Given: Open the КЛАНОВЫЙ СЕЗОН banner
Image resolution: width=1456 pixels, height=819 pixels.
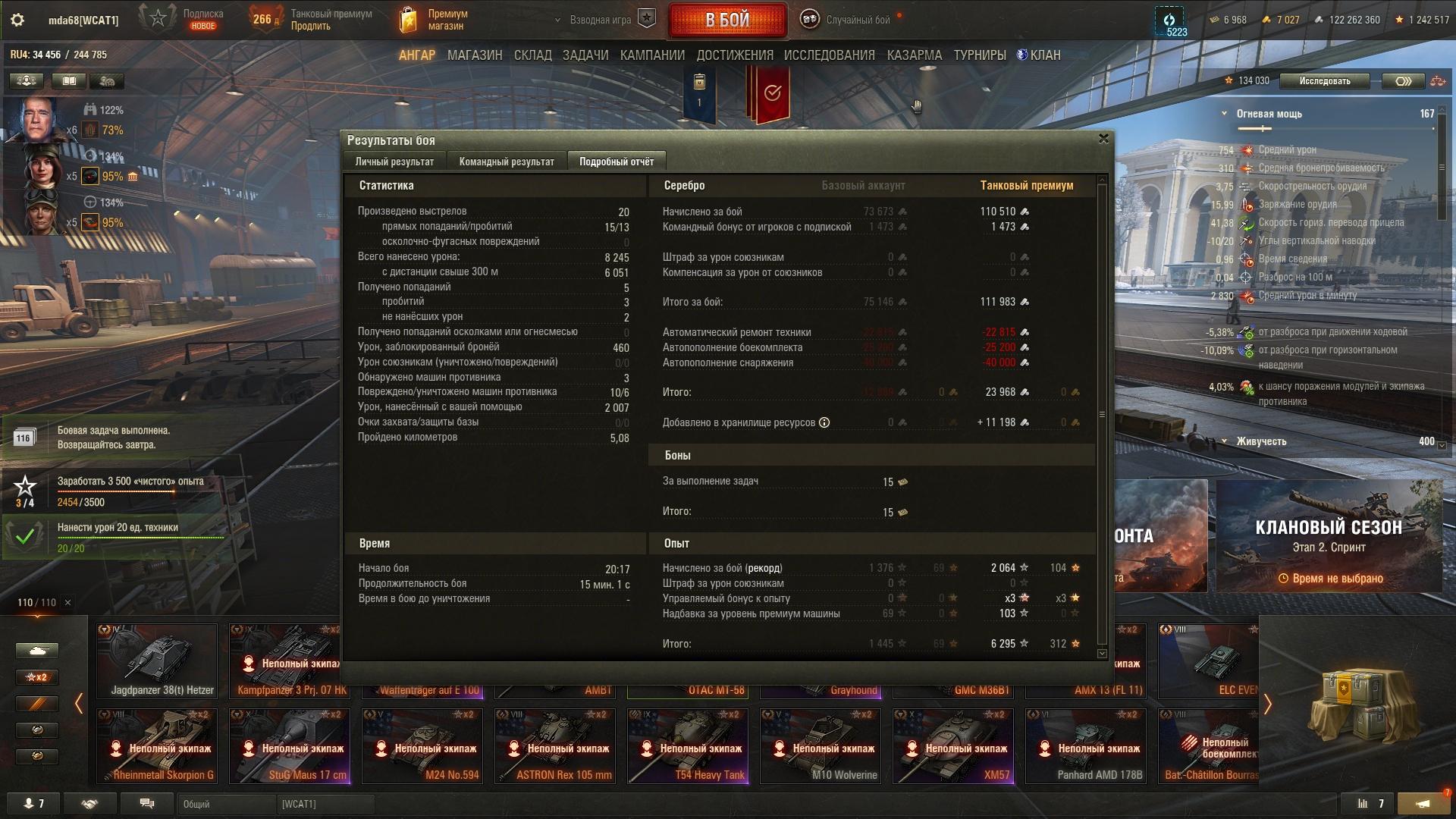Looking at the screenshot, I should [x=1329, y=536].
